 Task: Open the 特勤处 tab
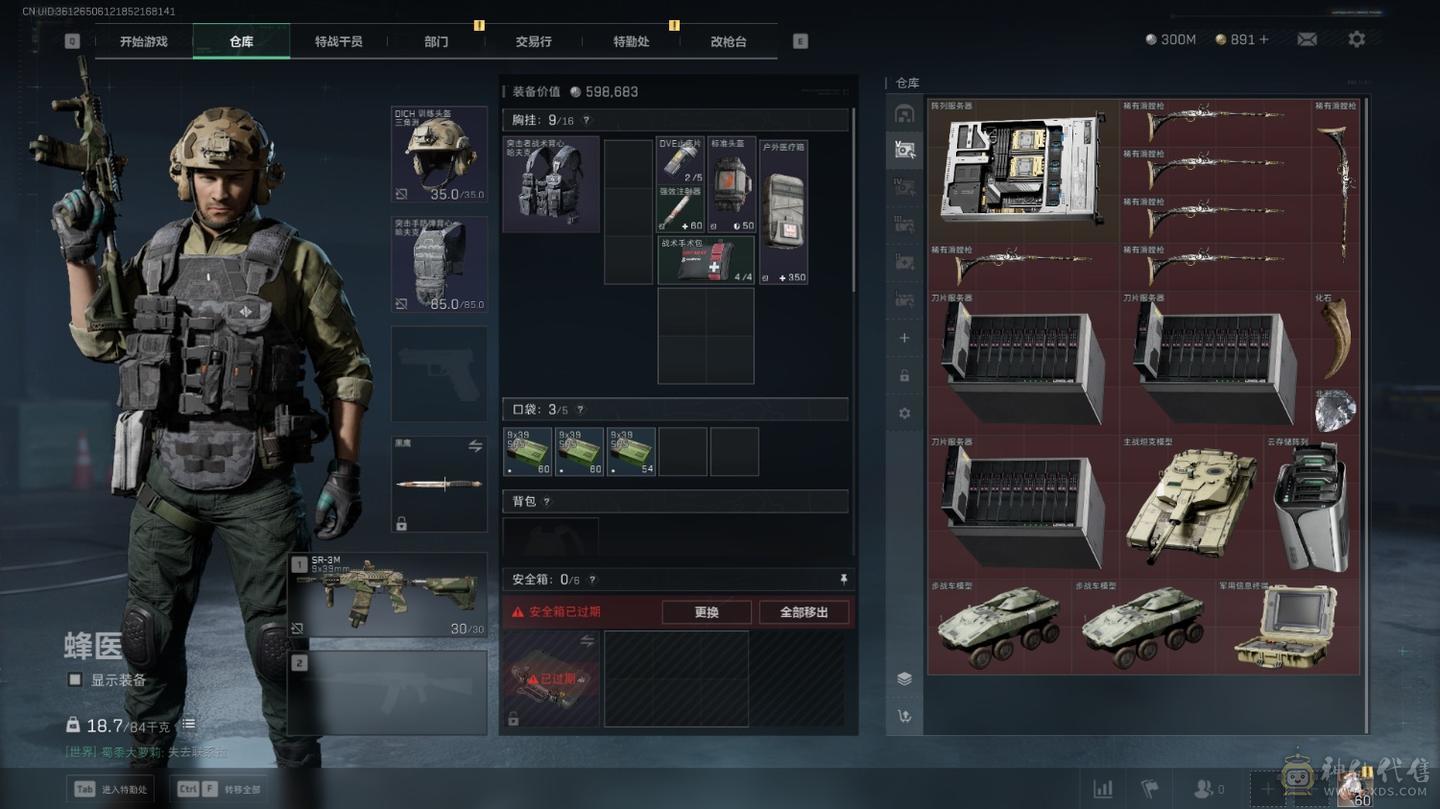[x=631, y=42]
